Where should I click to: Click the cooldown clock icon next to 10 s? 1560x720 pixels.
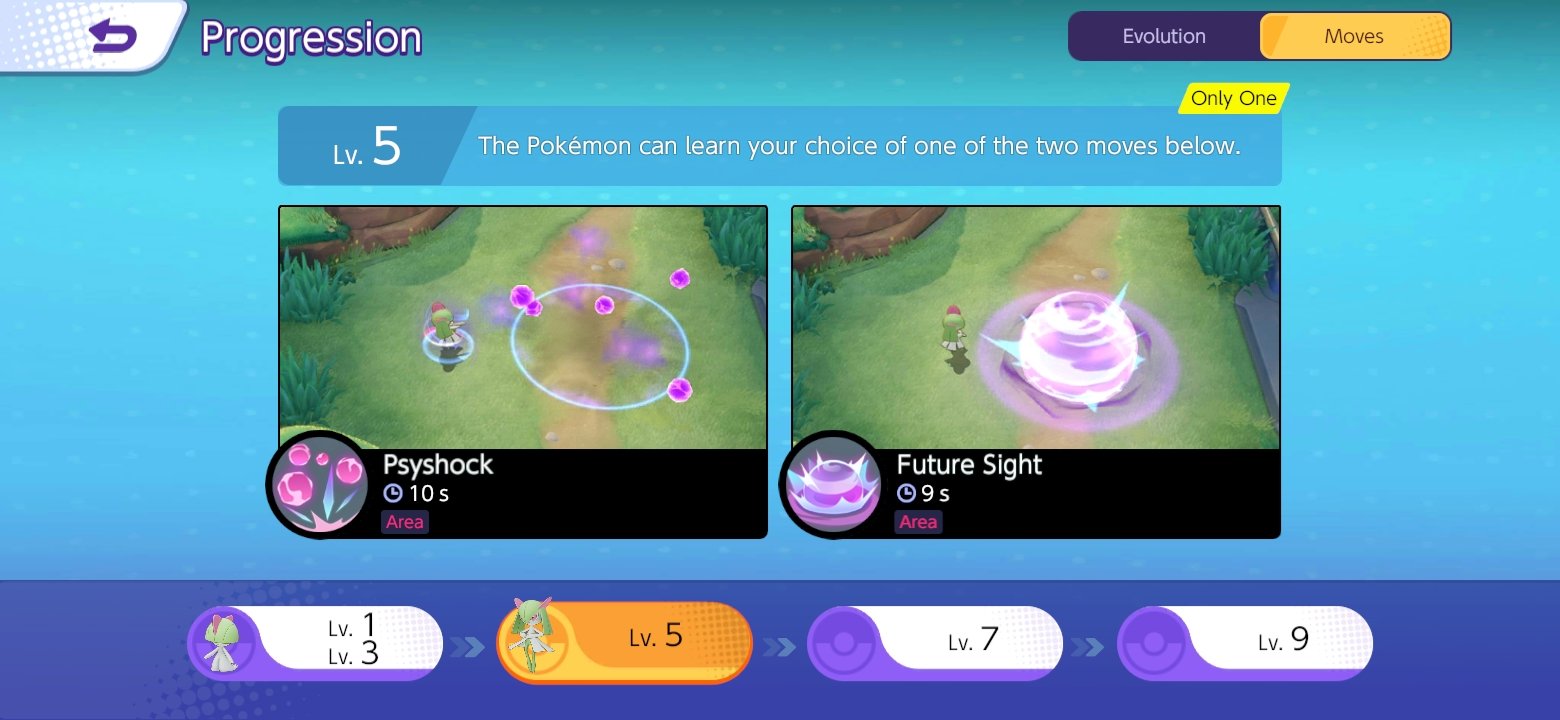click(395, 493)
